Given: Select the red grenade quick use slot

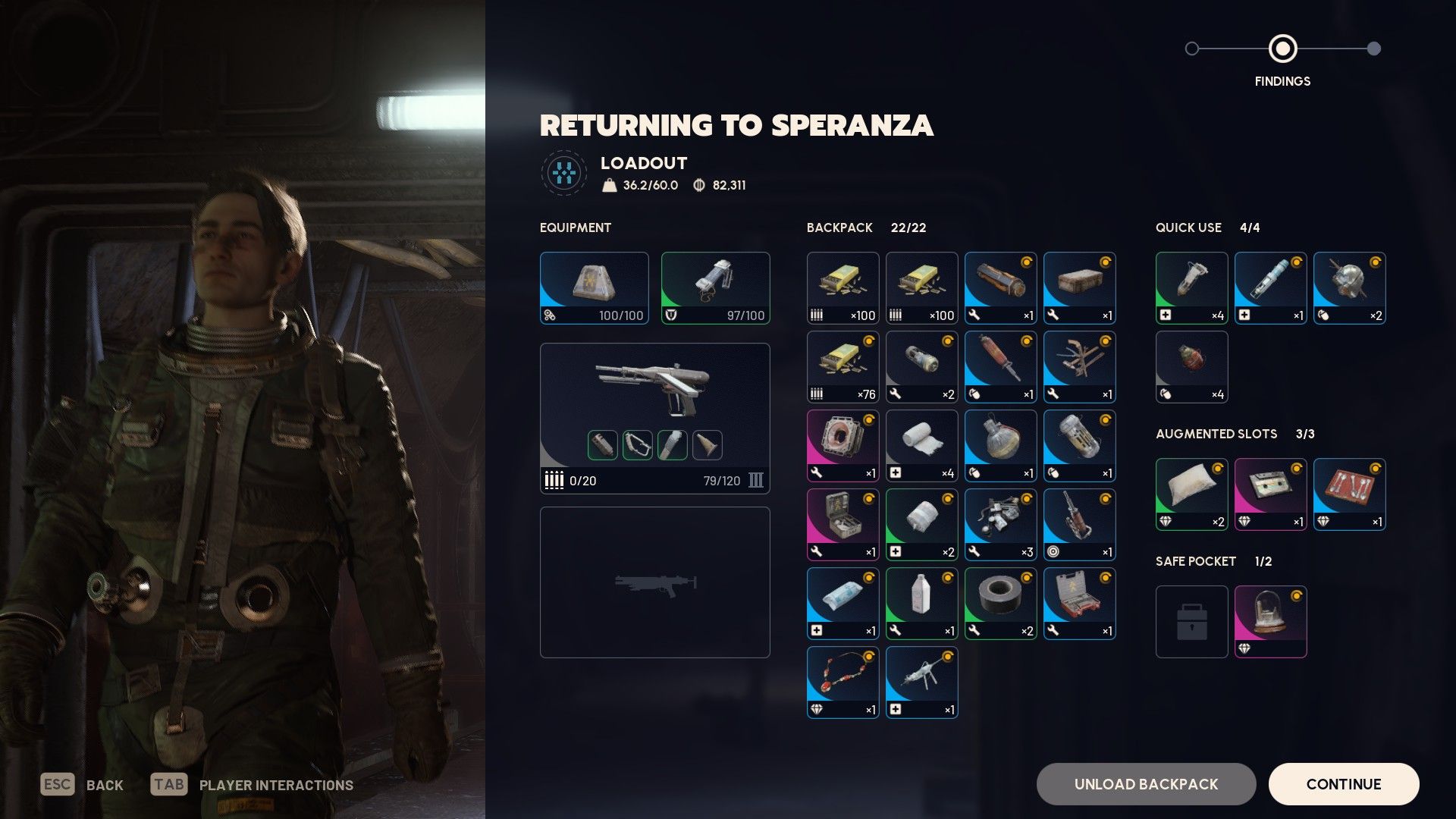Looking at the screenshot, I should tap(1191, 367).
